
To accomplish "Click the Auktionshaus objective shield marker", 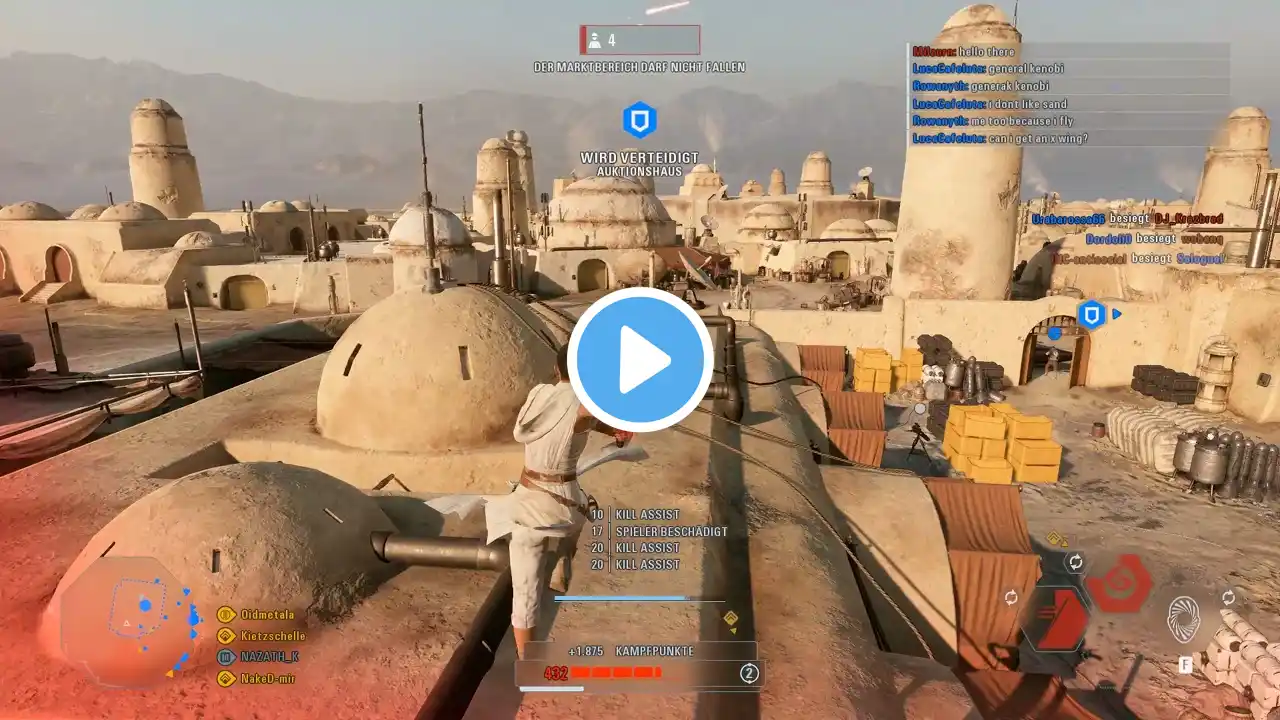I will pos(639,121).
